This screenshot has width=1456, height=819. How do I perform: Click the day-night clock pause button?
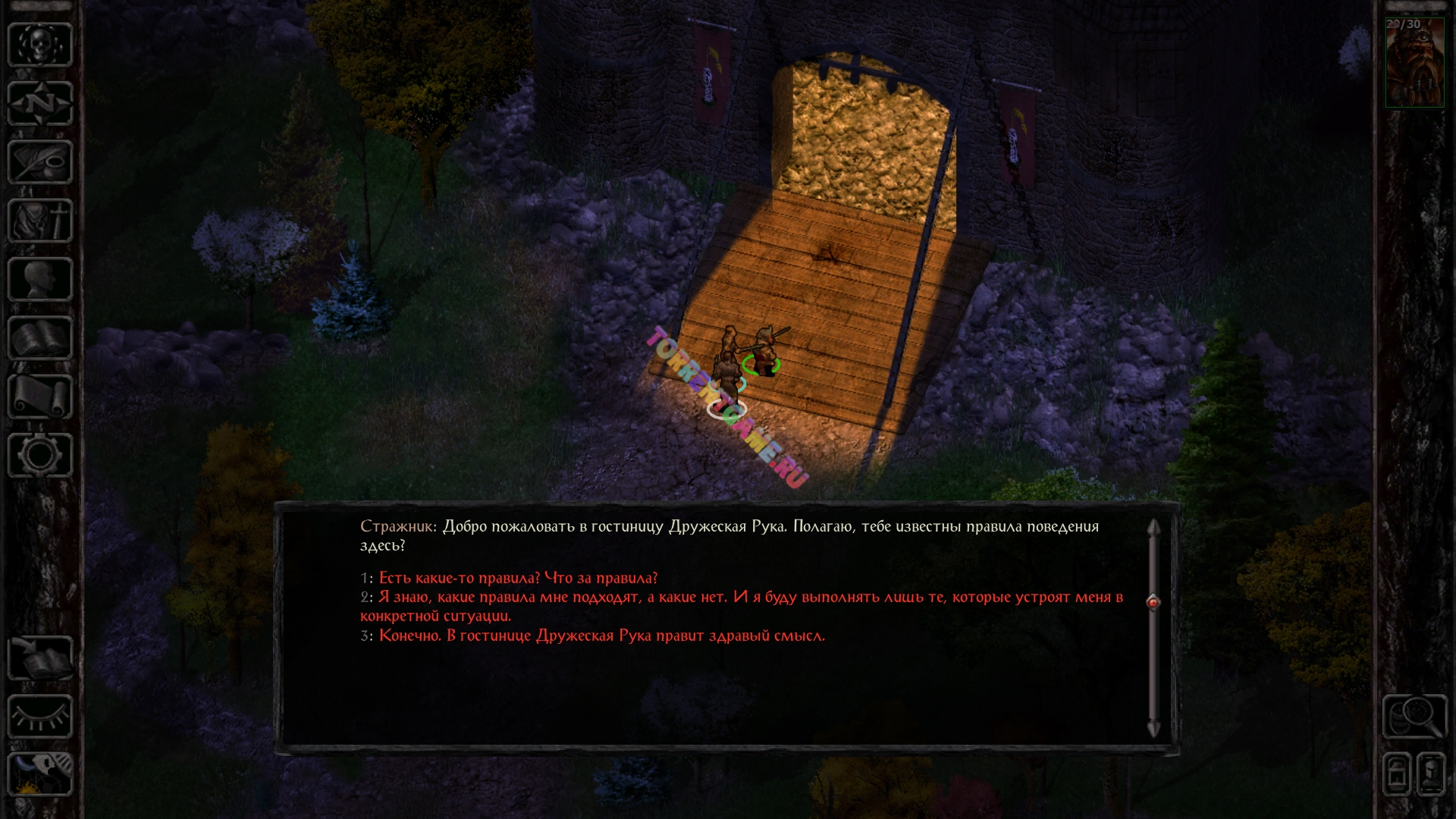(x=40, y=773)
